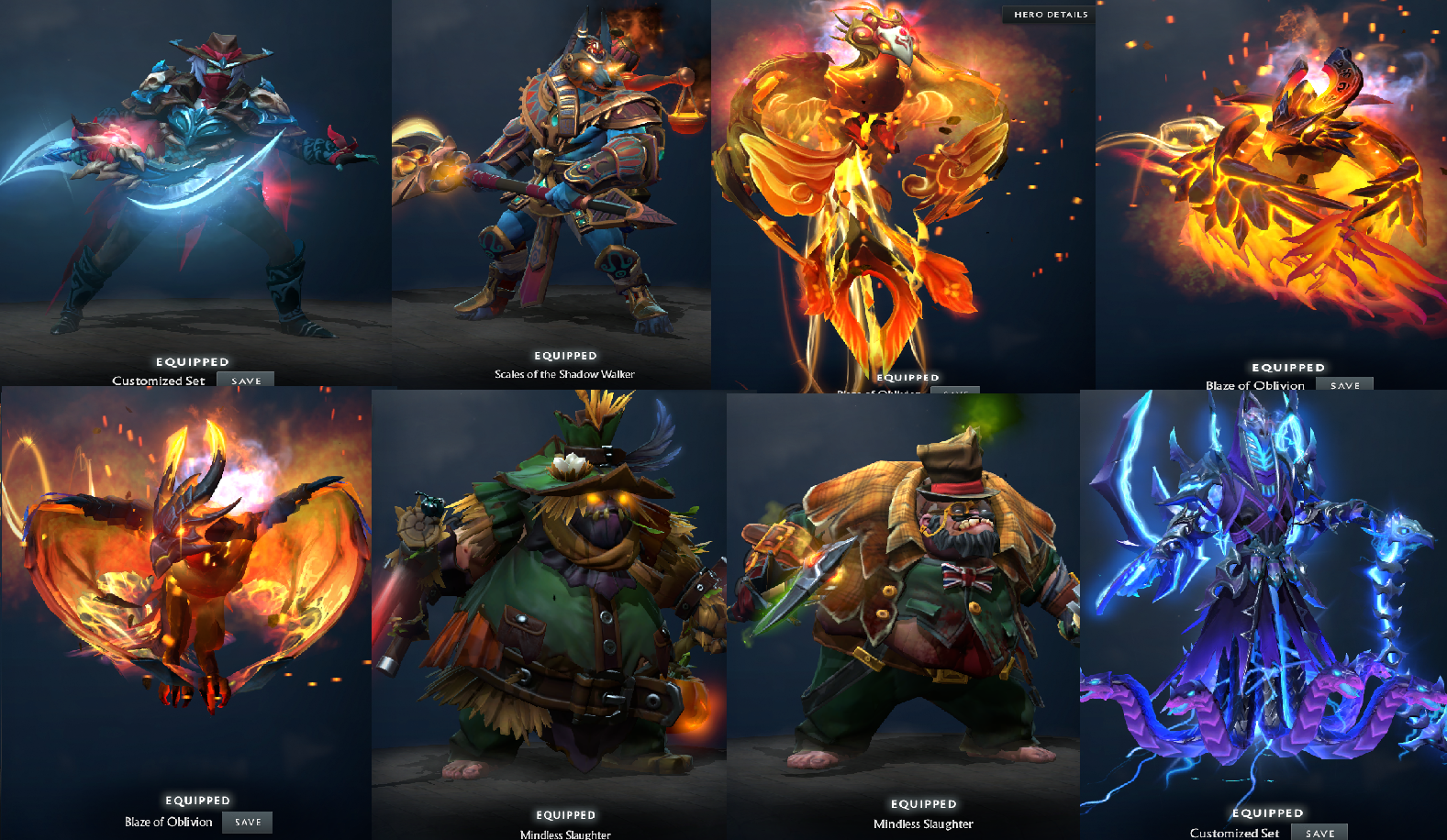The height and width of the screenshot is (840, 1447).
Task: Select the Blaze of Oblivion set name top right
Action: pyautogui.click(x=1255, y=385)
